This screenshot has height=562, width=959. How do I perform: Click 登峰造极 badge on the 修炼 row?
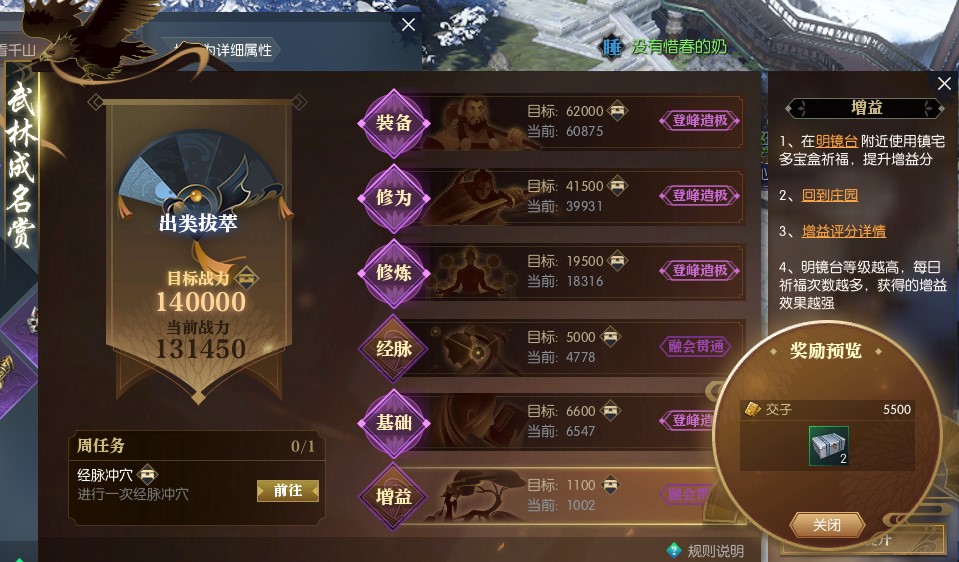click(700, 270)
